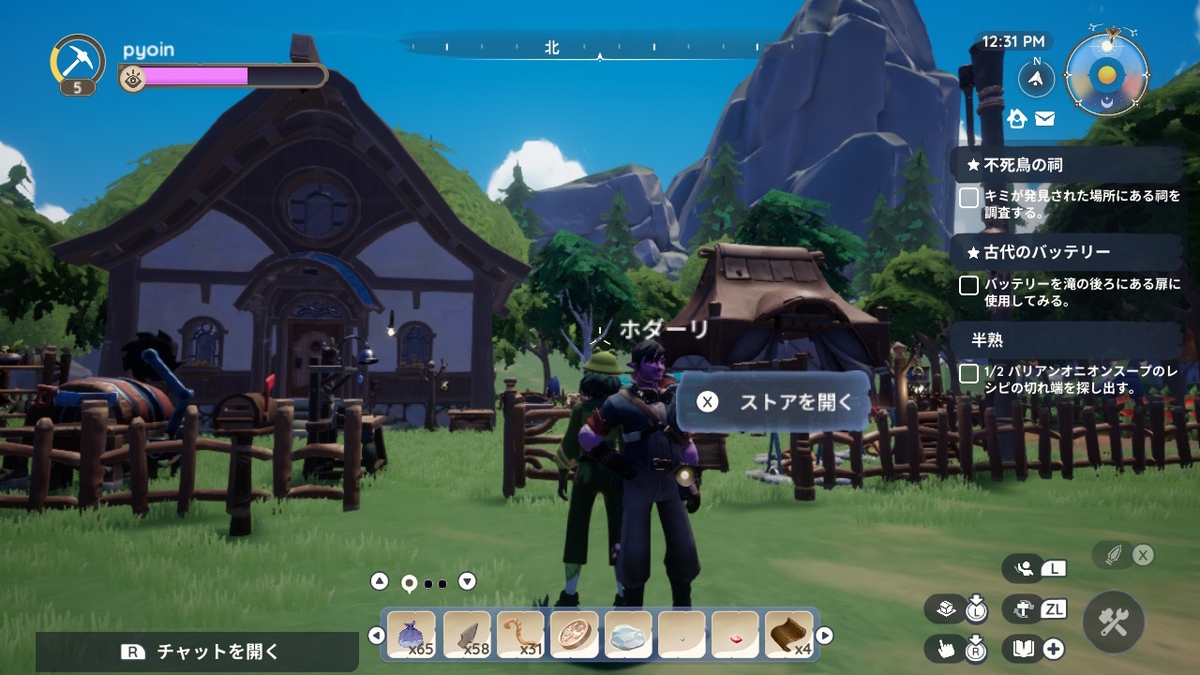
Task: Click the hotbar's left arrow
Action: 376,635
